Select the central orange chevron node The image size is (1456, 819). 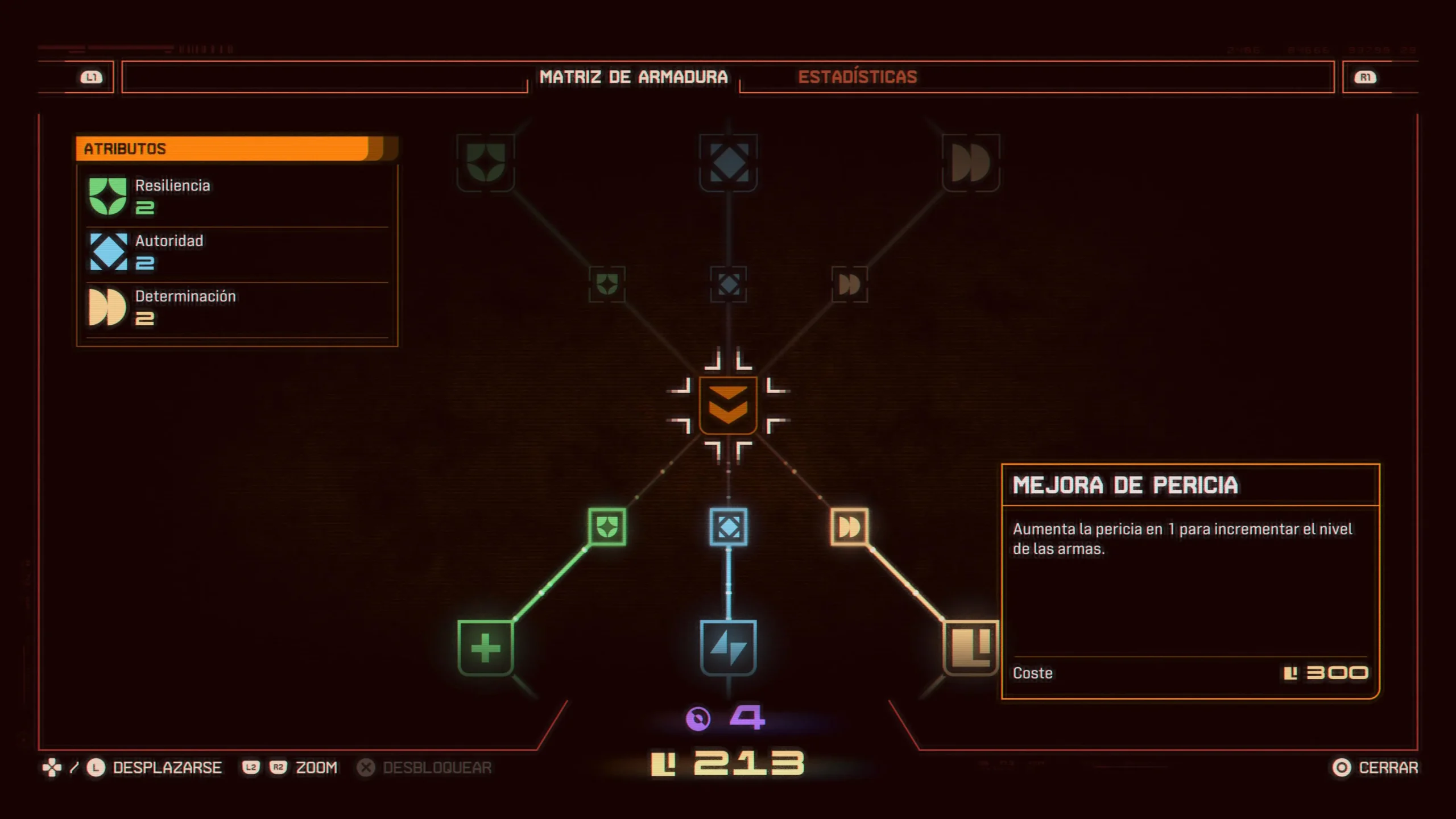click(728, 406)
